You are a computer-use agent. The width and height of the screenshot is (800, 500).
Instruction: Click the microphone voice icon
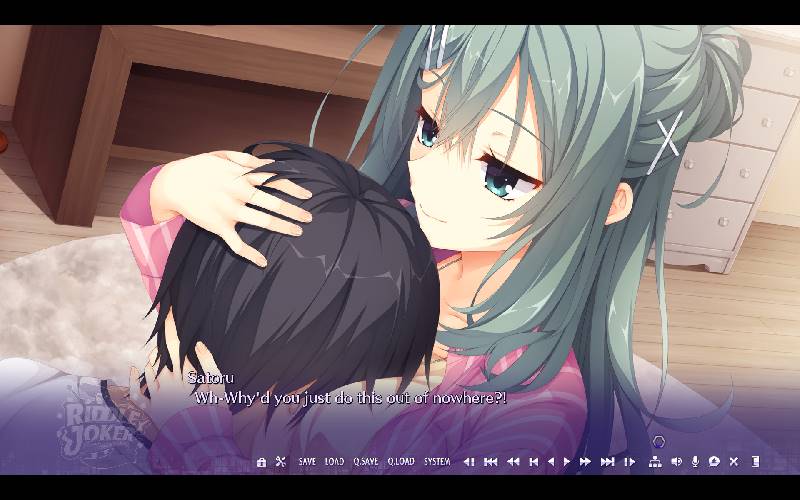tap(695, 462)
